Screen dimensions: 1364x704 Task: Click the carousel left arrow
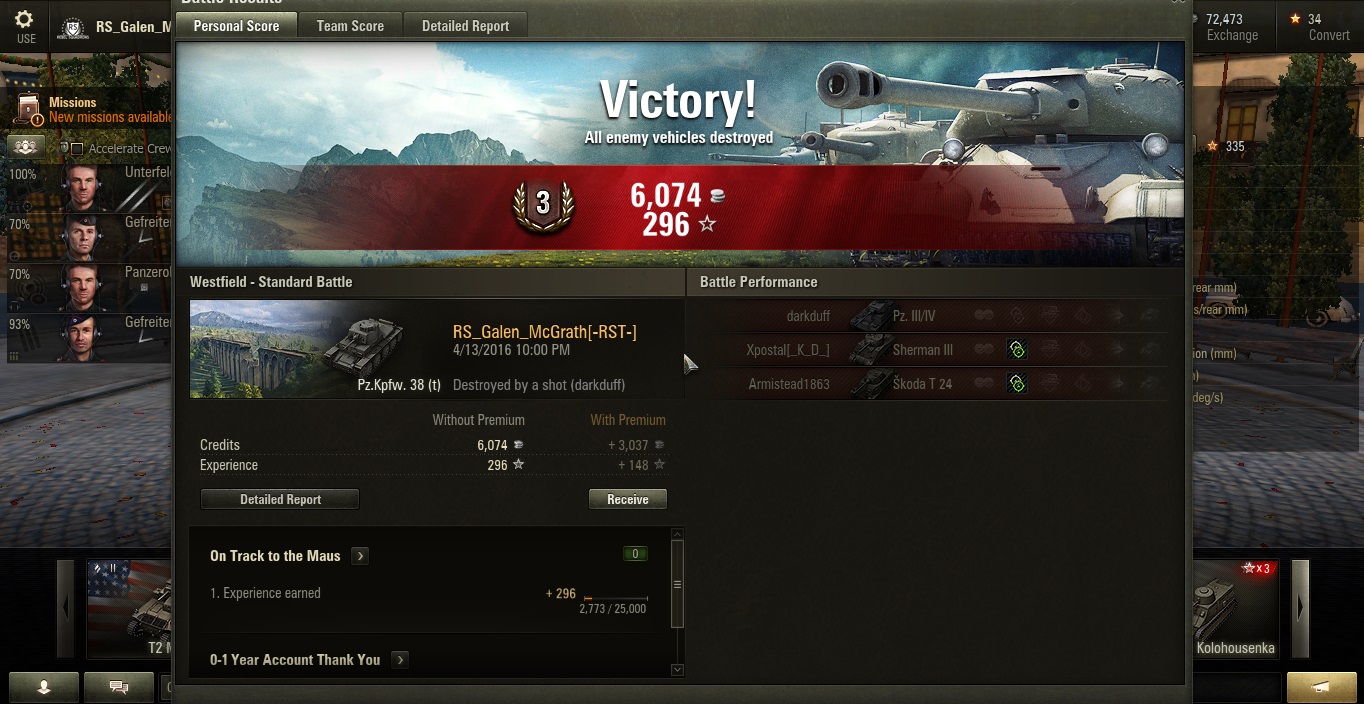66,608
